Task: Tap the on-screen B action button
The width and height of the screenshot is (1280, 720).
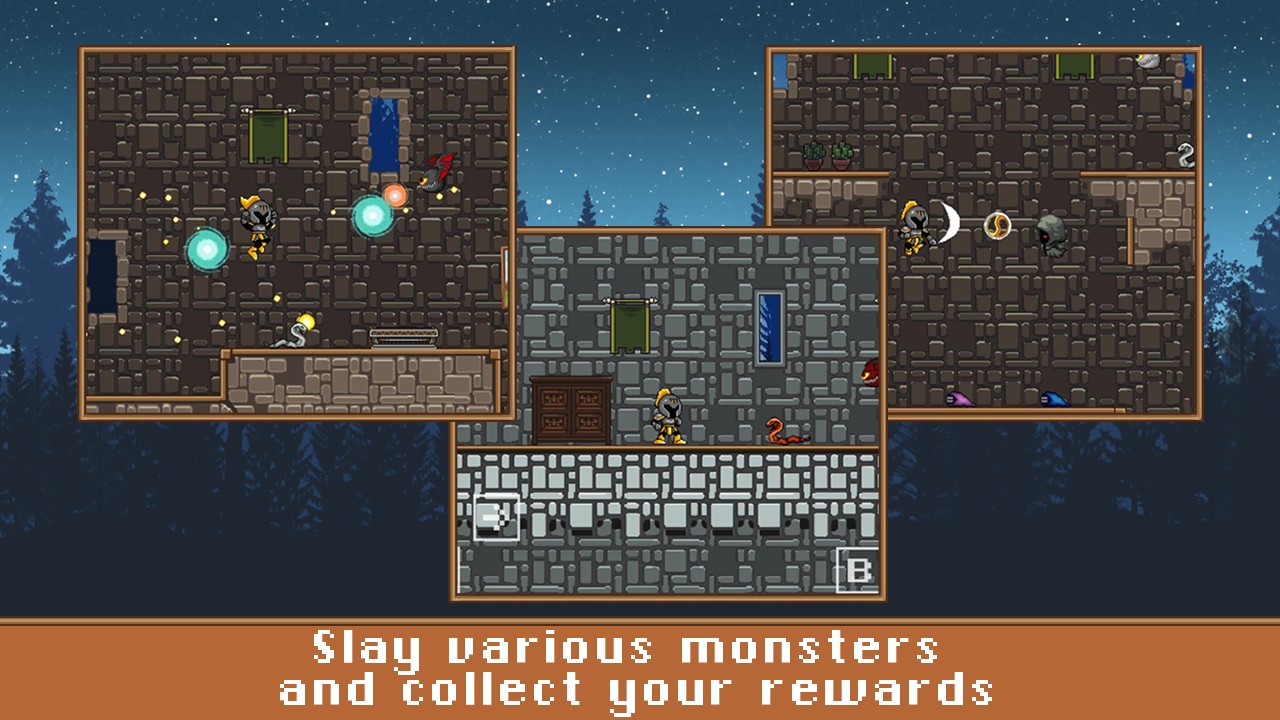Action: pyautogui.click(x=858, y=571)
